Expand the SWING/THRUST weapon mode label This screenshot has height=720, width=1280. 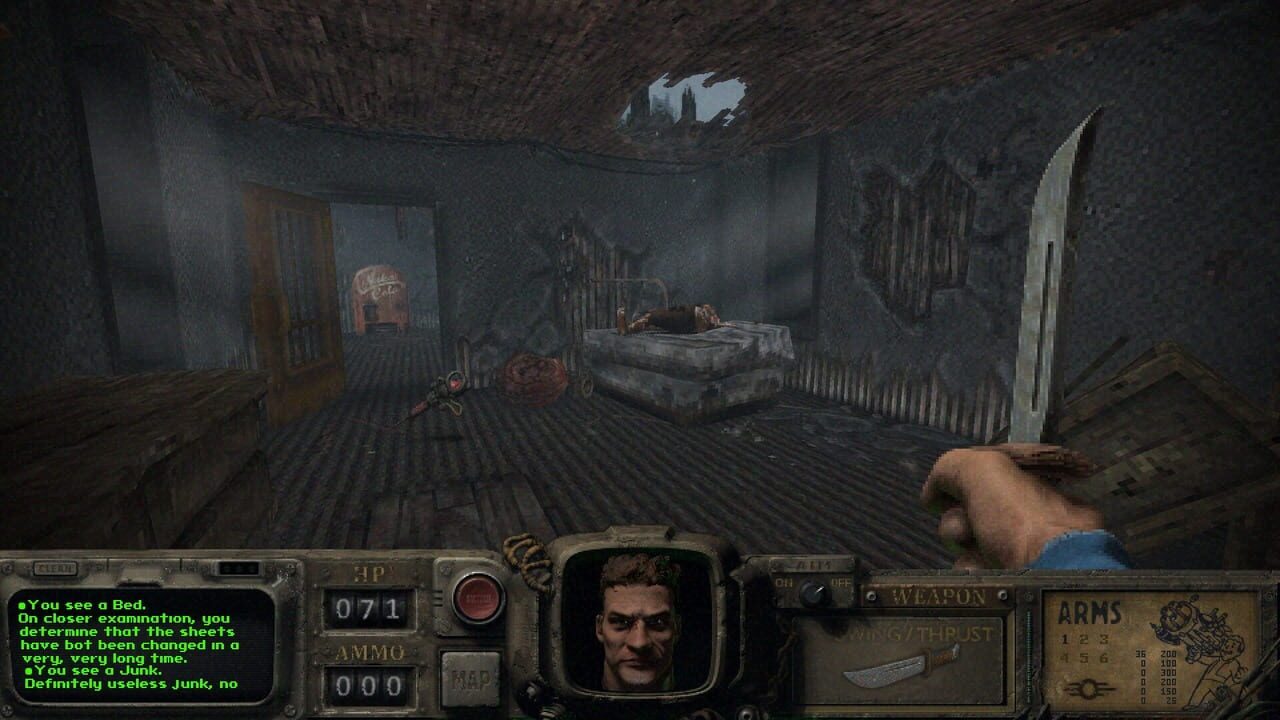[x=919, y=633]
